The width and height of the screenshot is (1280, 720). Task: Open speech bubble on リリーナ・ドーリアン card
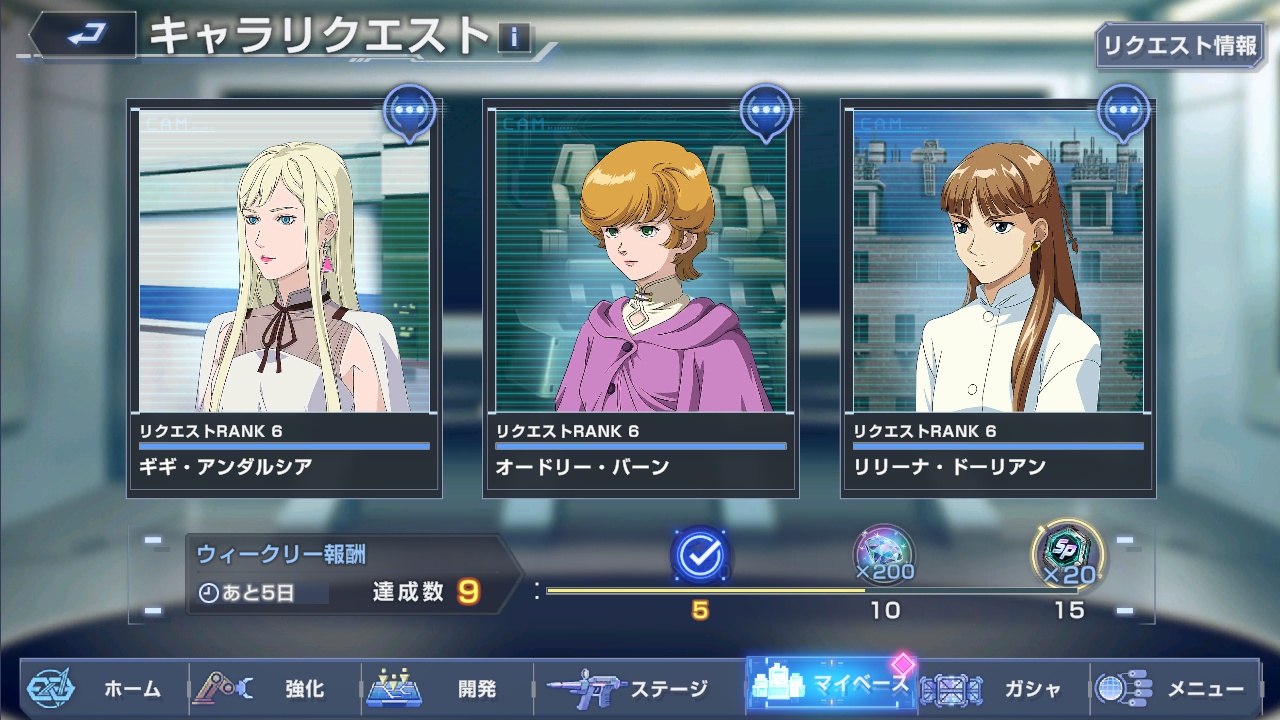pos(1123,111)
